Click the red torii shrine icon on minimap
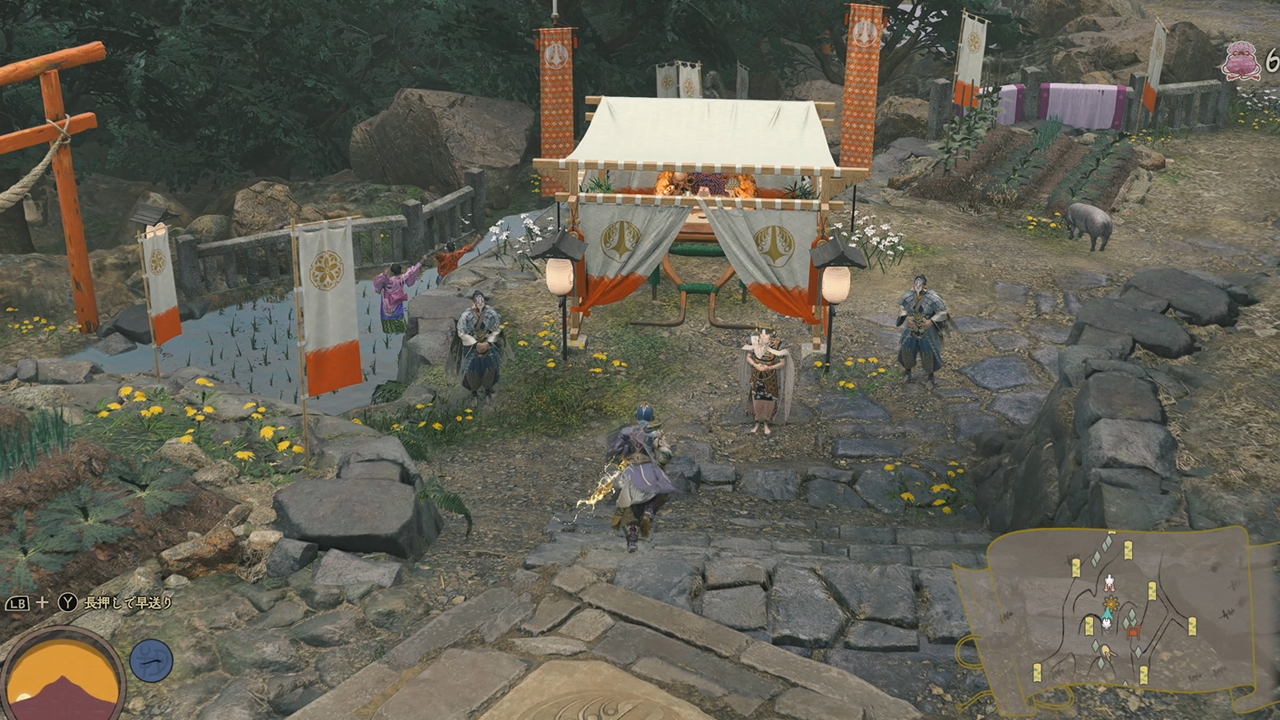The height and width of the screenshot is (720, 1280). pos(1133,632)
